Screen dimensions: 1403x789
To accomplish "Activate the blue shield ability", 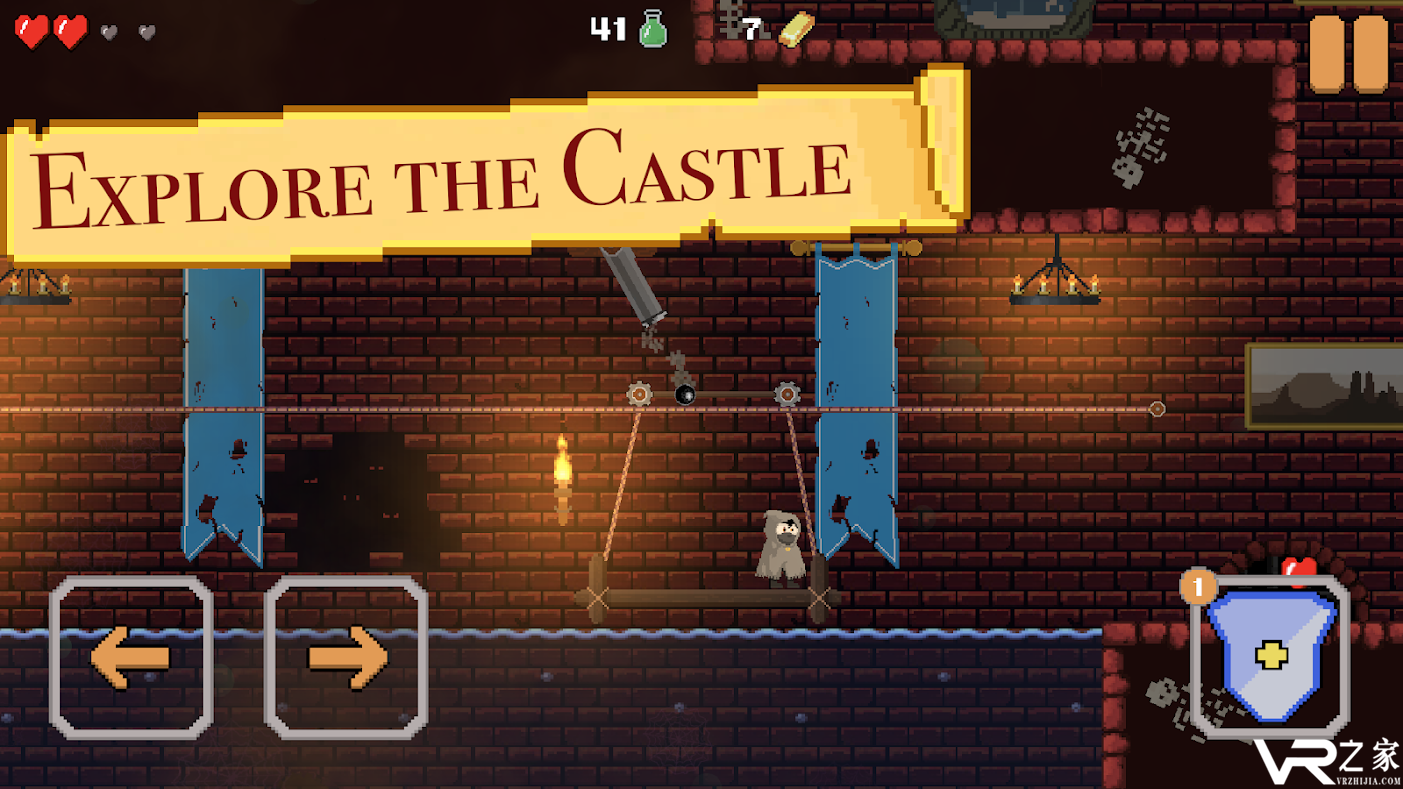I will tap(1271, 657).
